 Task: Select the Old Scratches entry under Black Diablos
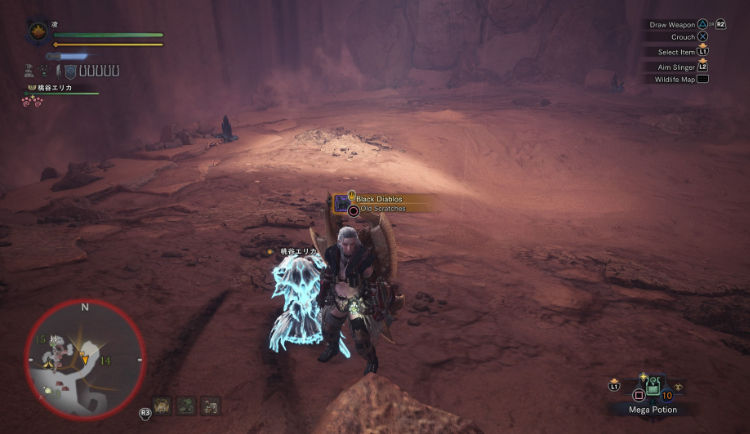(382, 209)
